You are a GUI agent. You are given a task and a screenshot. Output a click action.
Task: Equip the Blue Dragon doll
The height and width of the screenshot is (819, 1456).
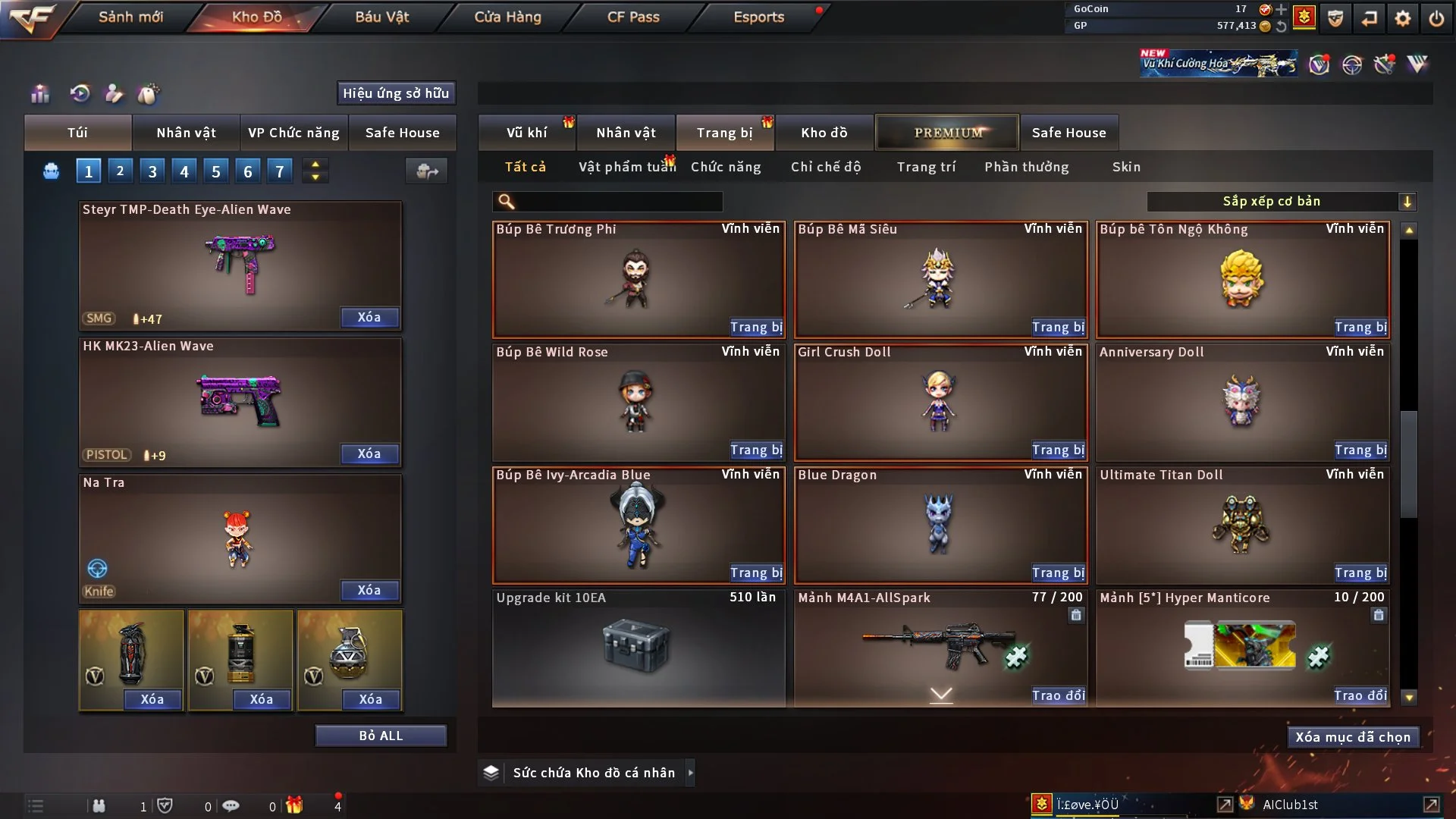click(1058, 573)
